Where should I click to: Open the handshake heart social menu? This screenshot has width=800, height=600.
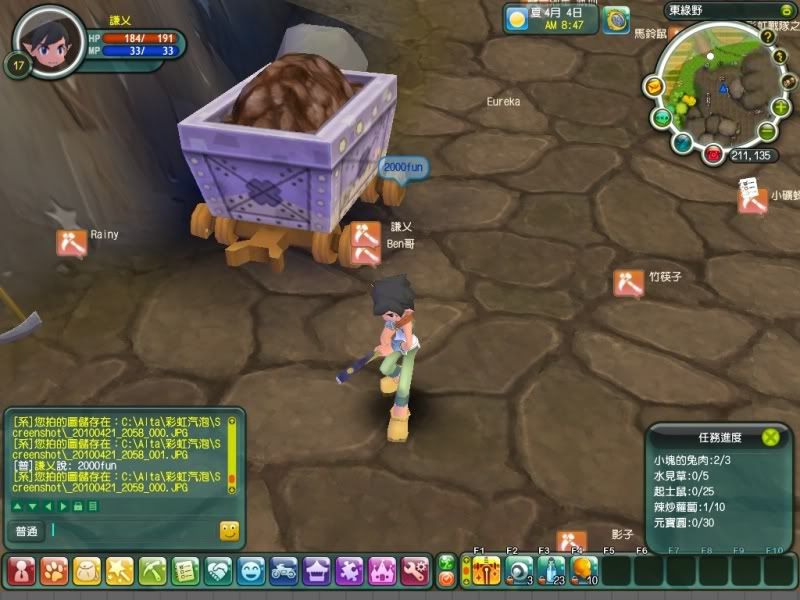pos(218,571)
